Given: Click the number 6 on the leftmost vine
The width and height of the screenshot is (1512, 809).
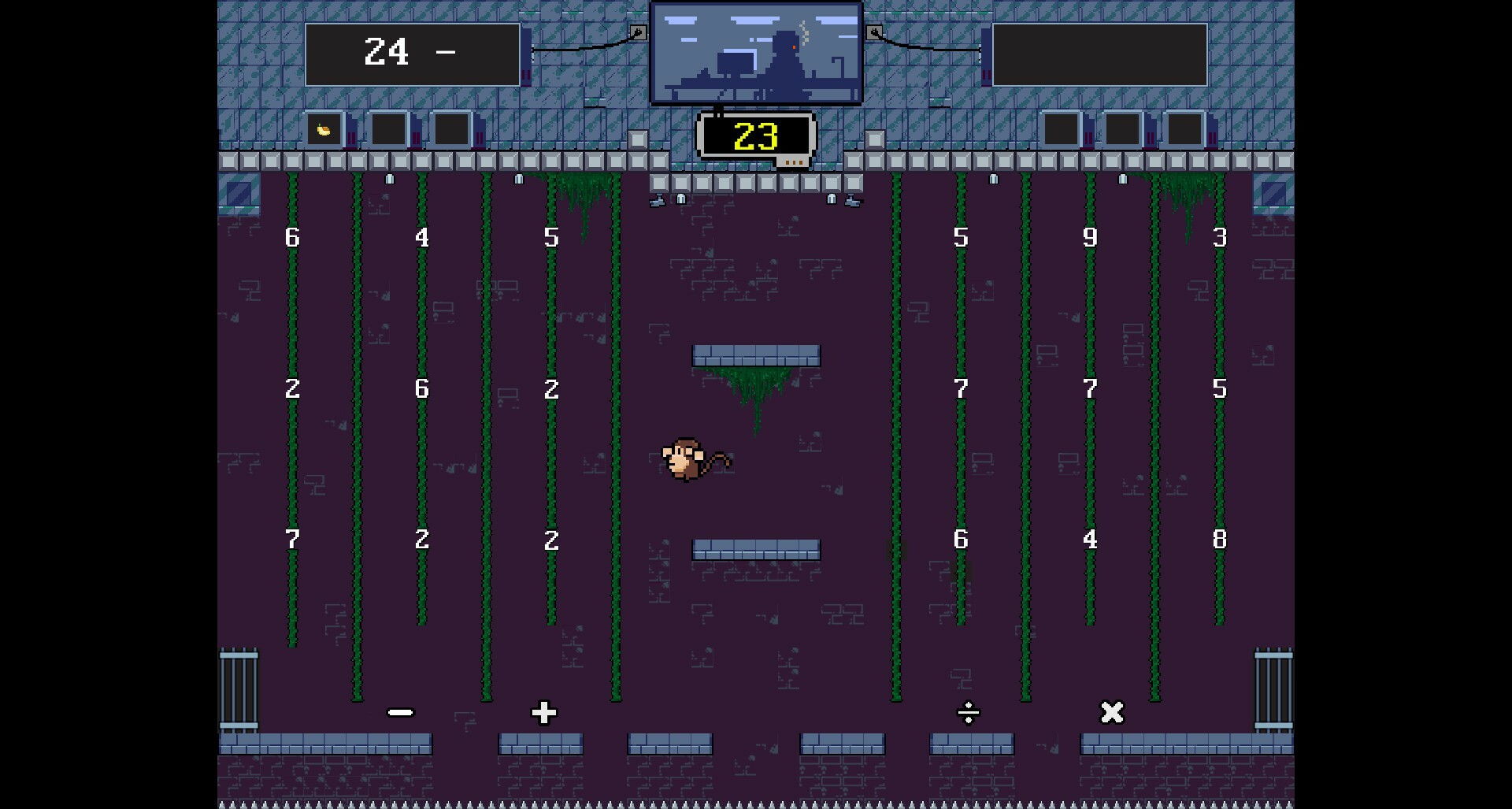Looking at the screenshot, I should coord(292,237).
